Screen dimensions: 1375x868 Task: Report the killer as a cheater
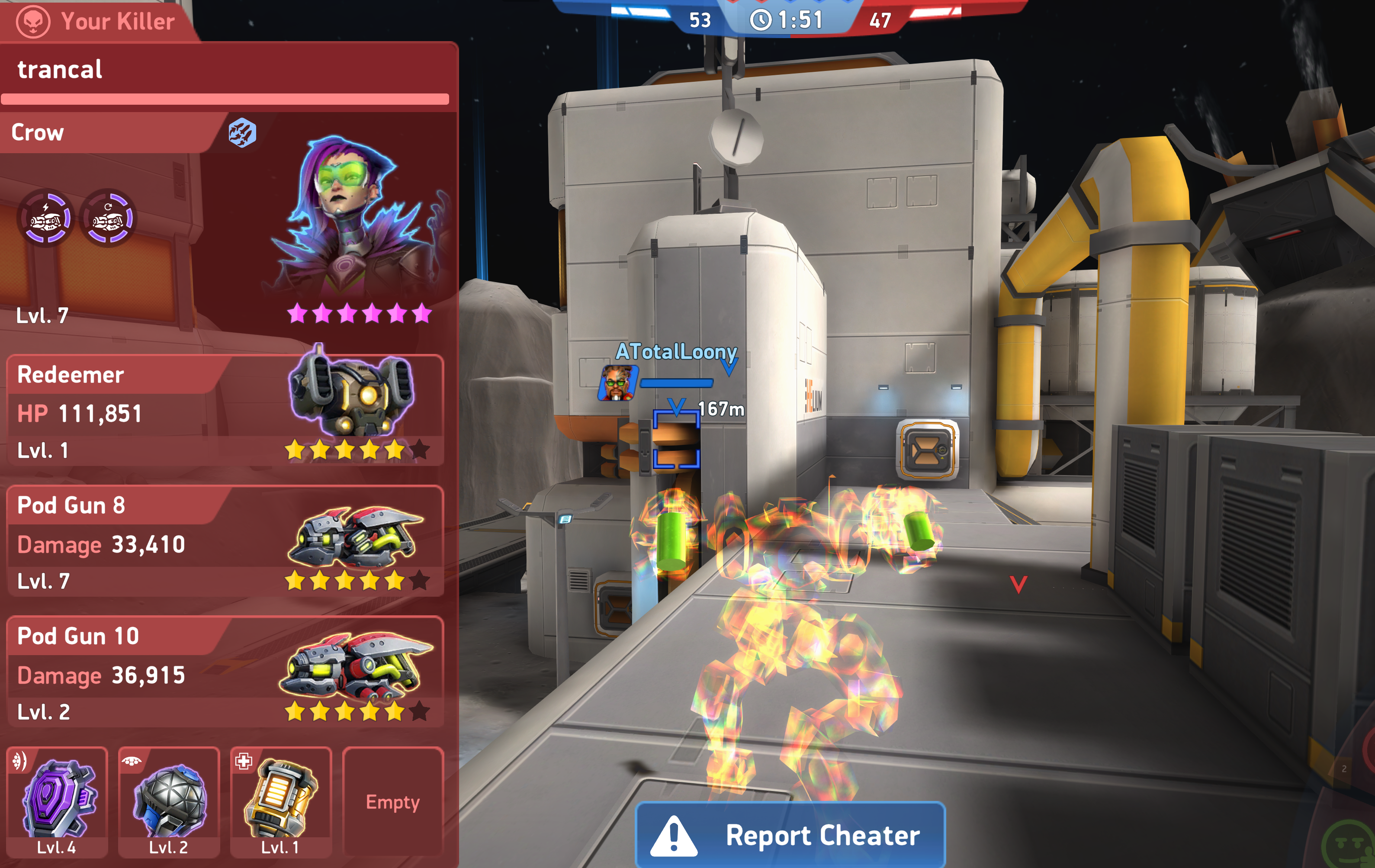tap(790, 835)
